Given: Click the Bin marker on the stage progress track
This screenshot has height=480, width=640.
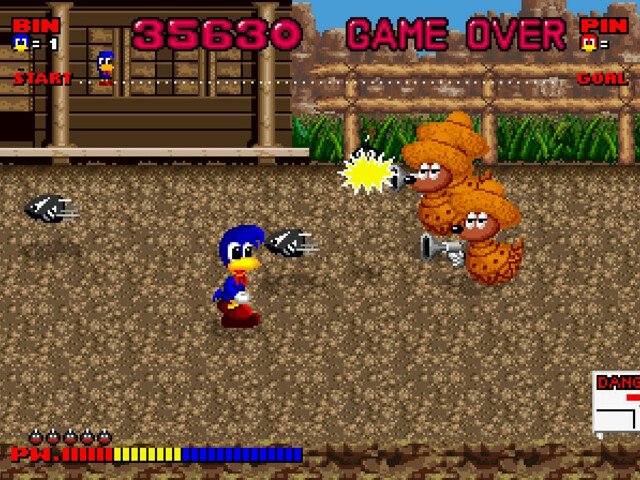Looking at the screenshot, I should pos(105,67).
